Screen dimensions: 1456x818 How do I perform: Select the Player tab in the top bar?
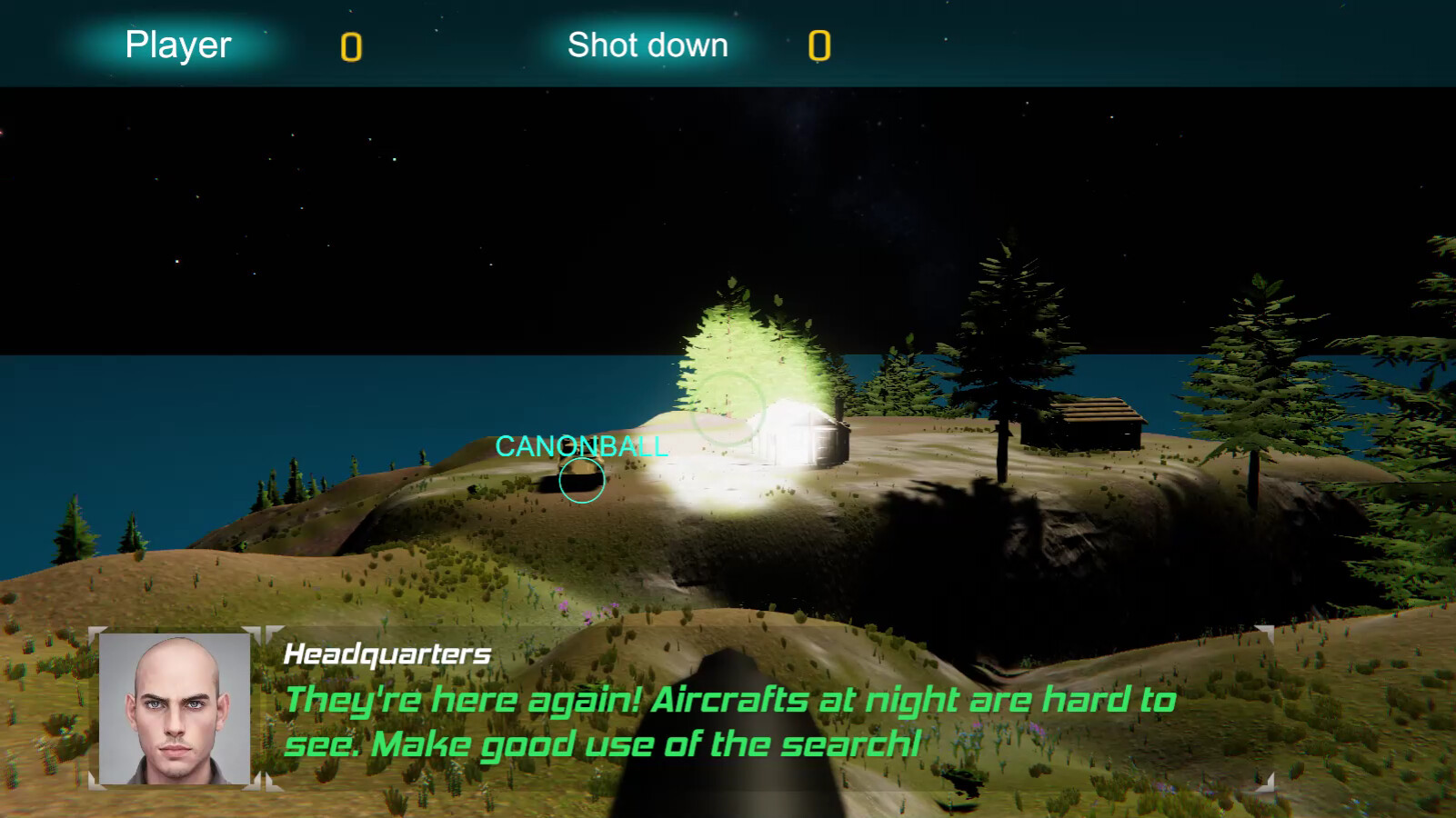pos(178,44)
